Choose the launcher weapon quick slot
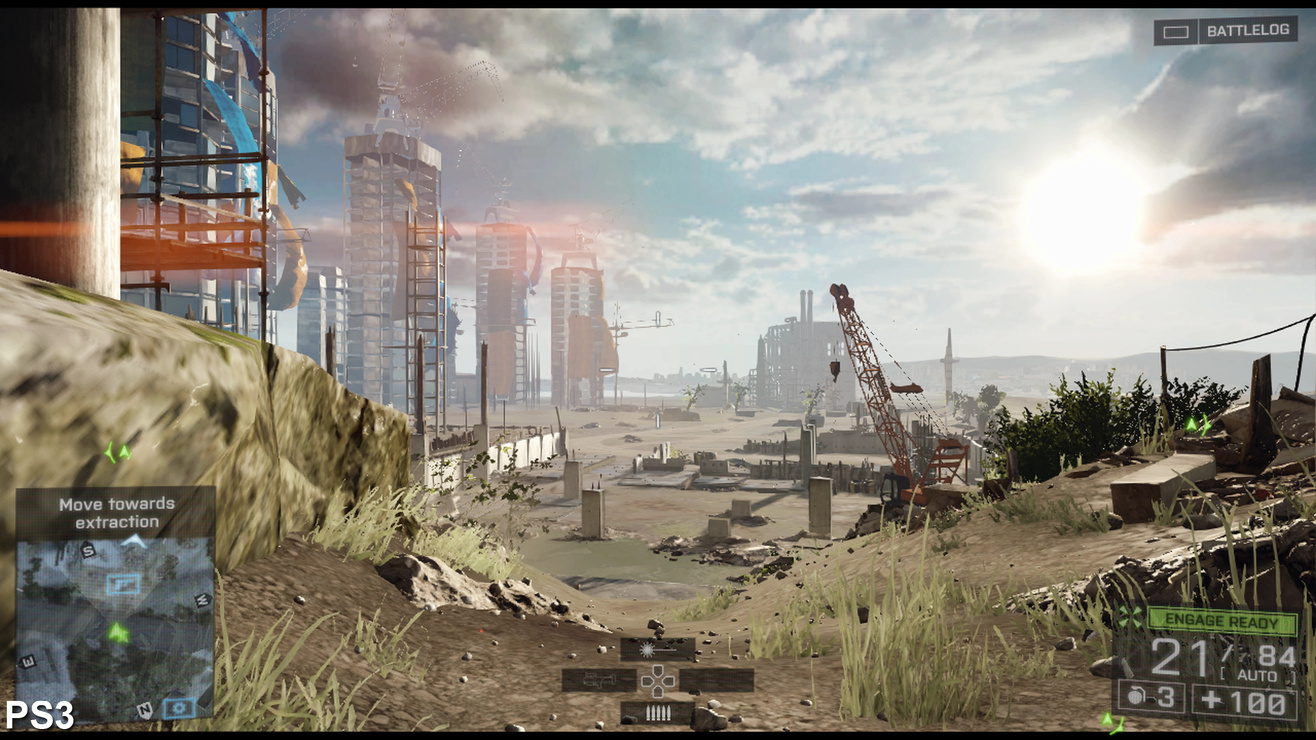This screenshot has height=740, width=1316. pos(598,680)
